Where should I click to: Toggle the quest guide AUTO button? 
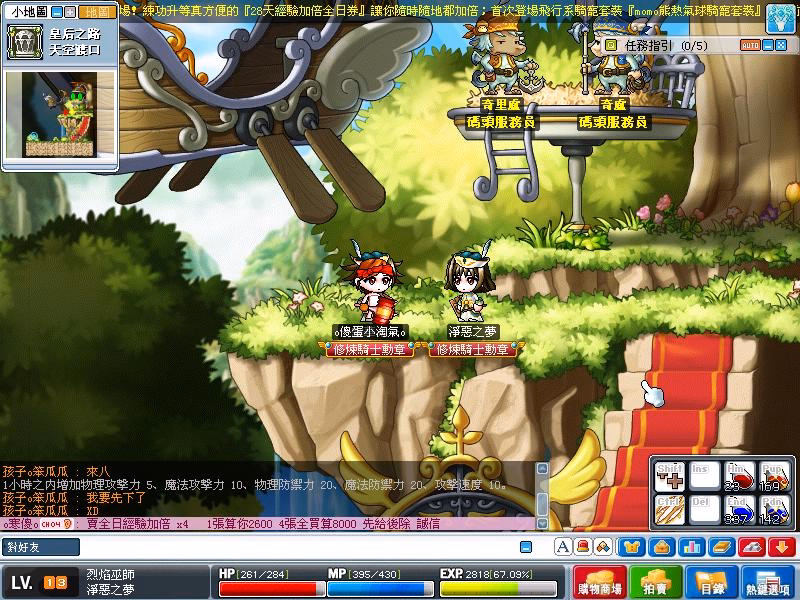pos(750,45)
